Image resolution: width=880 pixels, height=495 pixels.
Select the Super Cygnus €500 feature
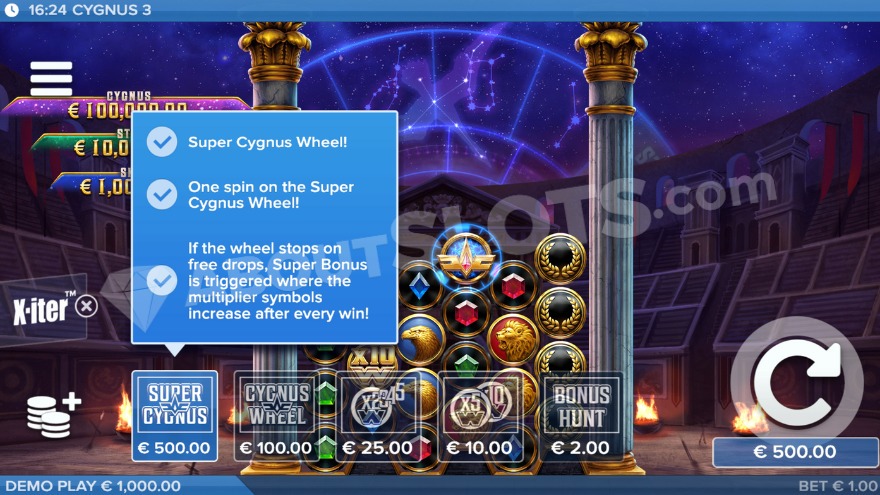[175, 416]
